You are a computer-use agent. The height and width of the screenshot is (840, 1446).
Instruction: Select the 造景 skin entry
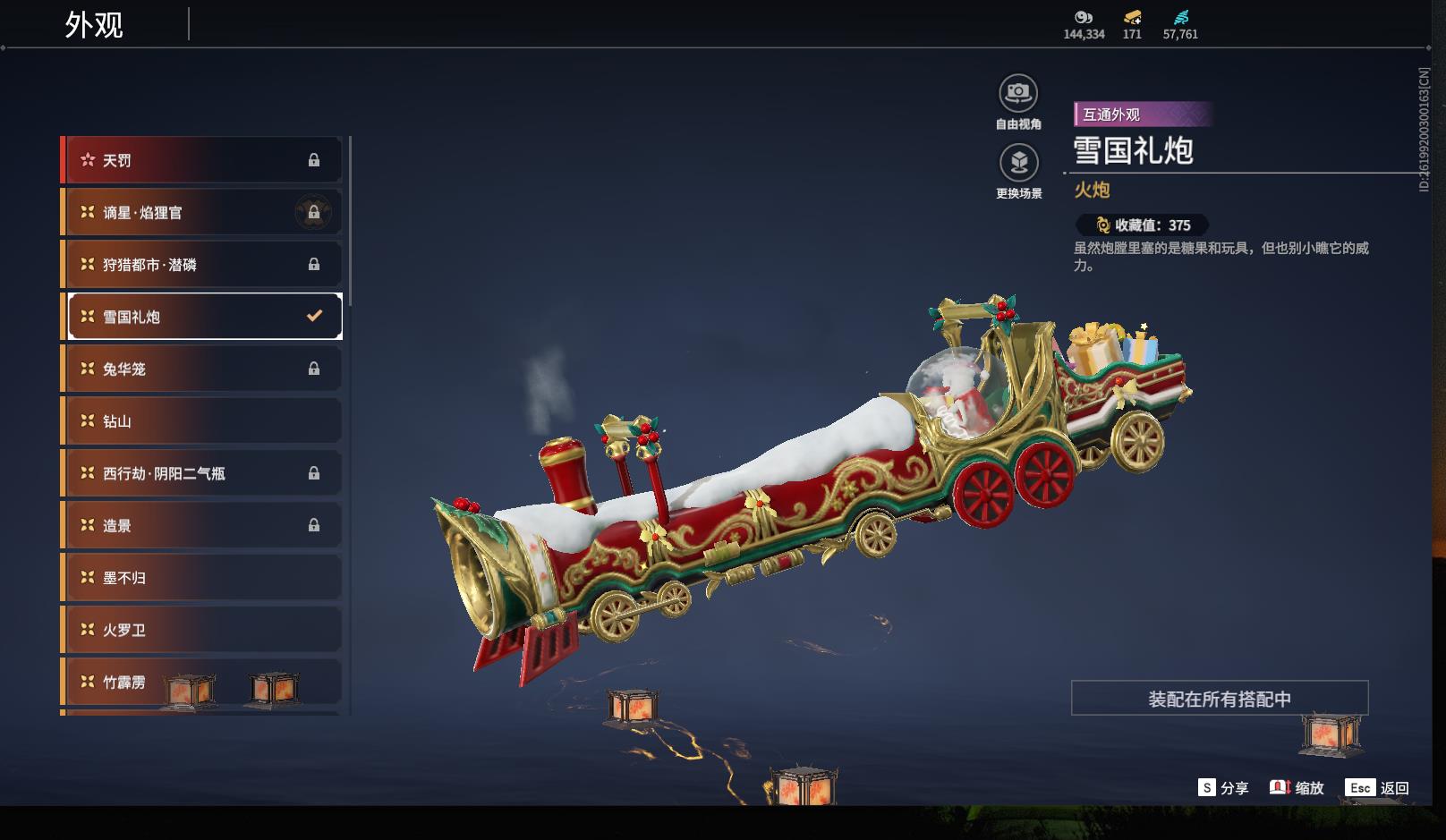click(x=201, y=525)
